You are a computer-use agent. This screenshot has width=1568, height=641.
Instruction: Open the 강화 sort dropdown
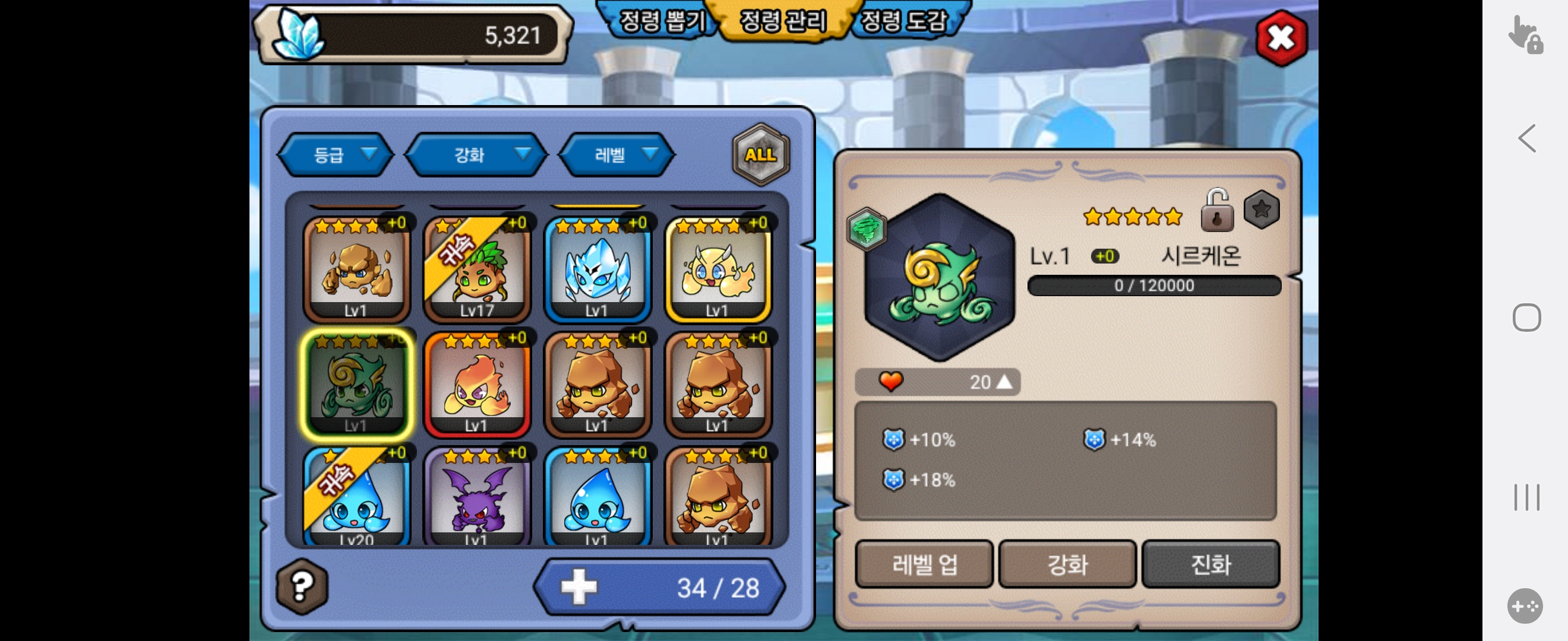[476, 155]
